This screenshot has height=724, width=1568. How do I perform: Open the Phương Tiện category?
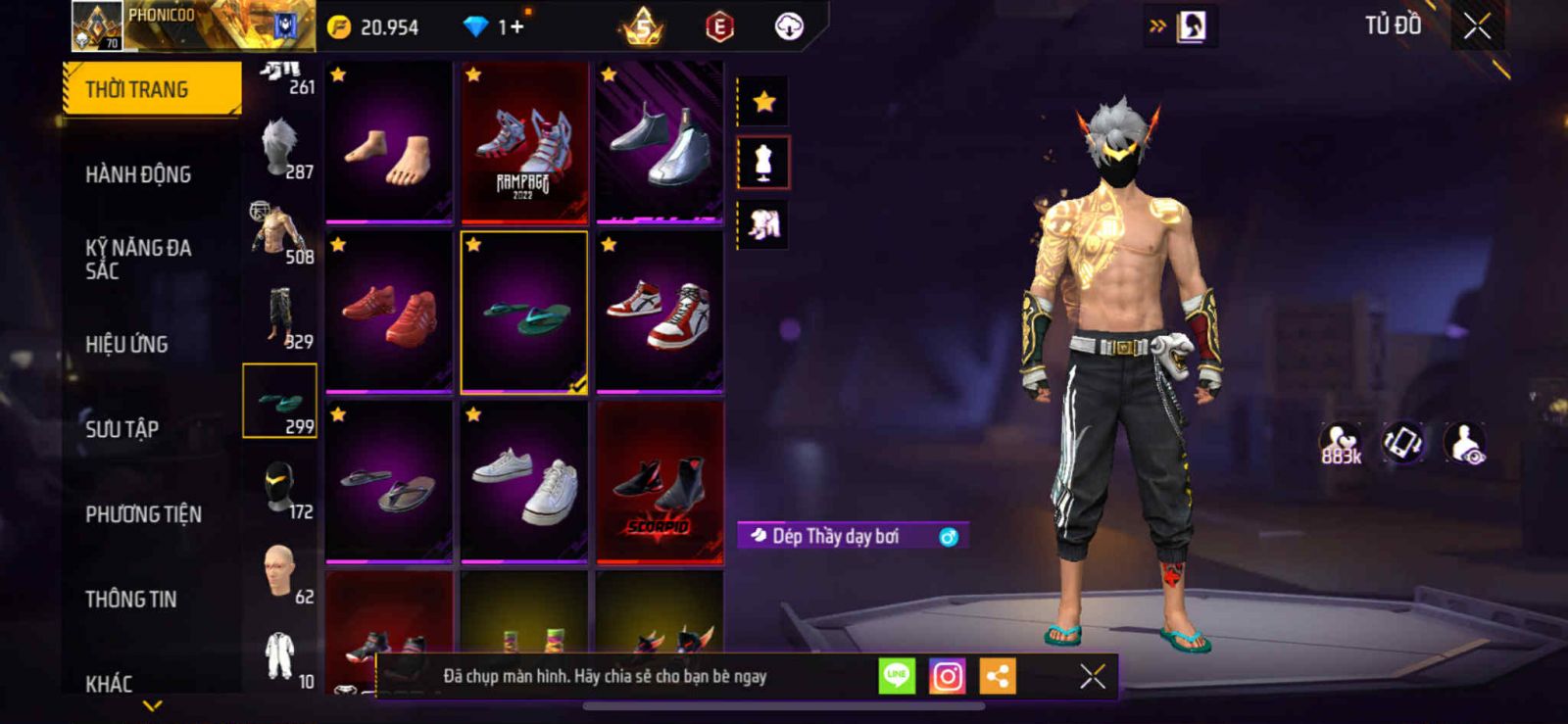(143, 514)
